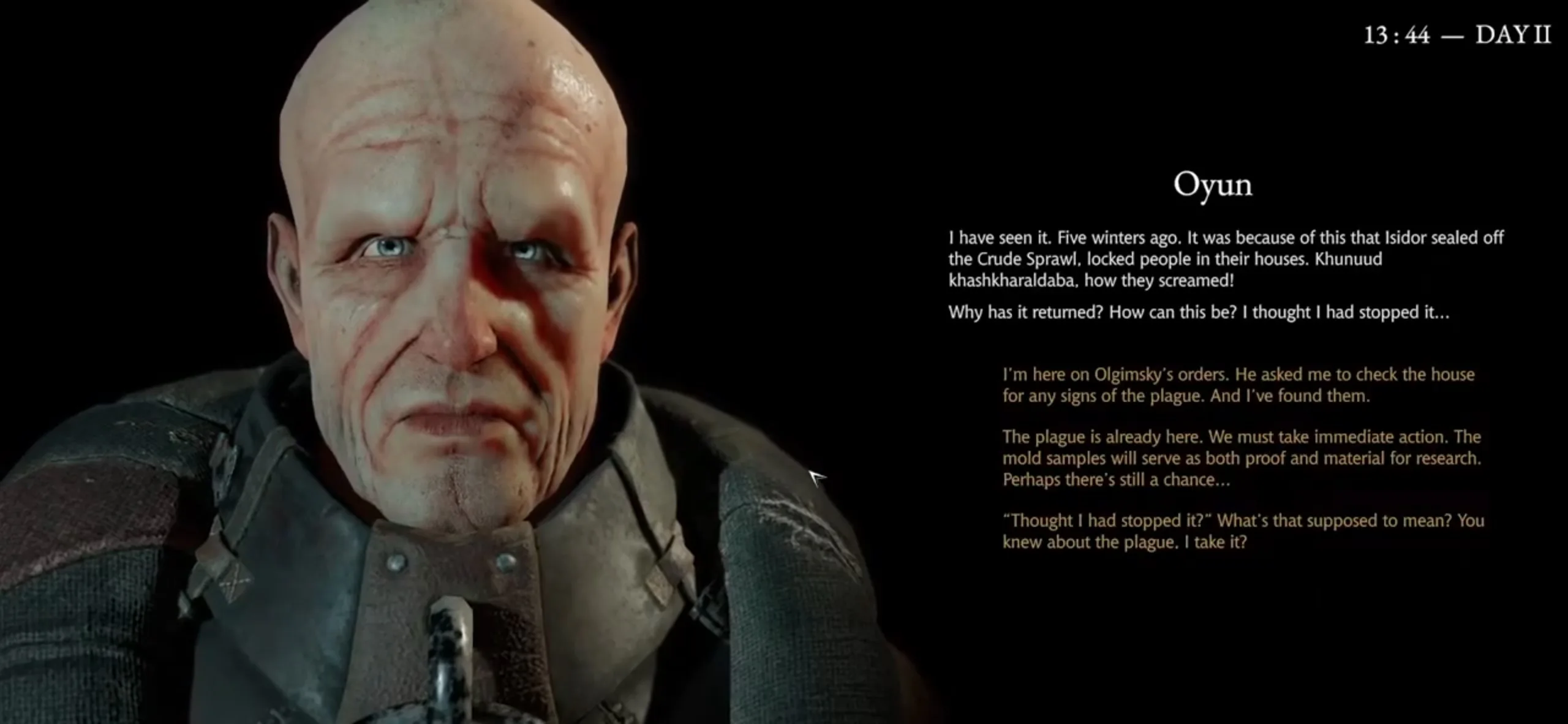1568x724 pixels.
Task: Click the cursor arrow location near Oyun's shoulder
Action: [x=817, y=478]
